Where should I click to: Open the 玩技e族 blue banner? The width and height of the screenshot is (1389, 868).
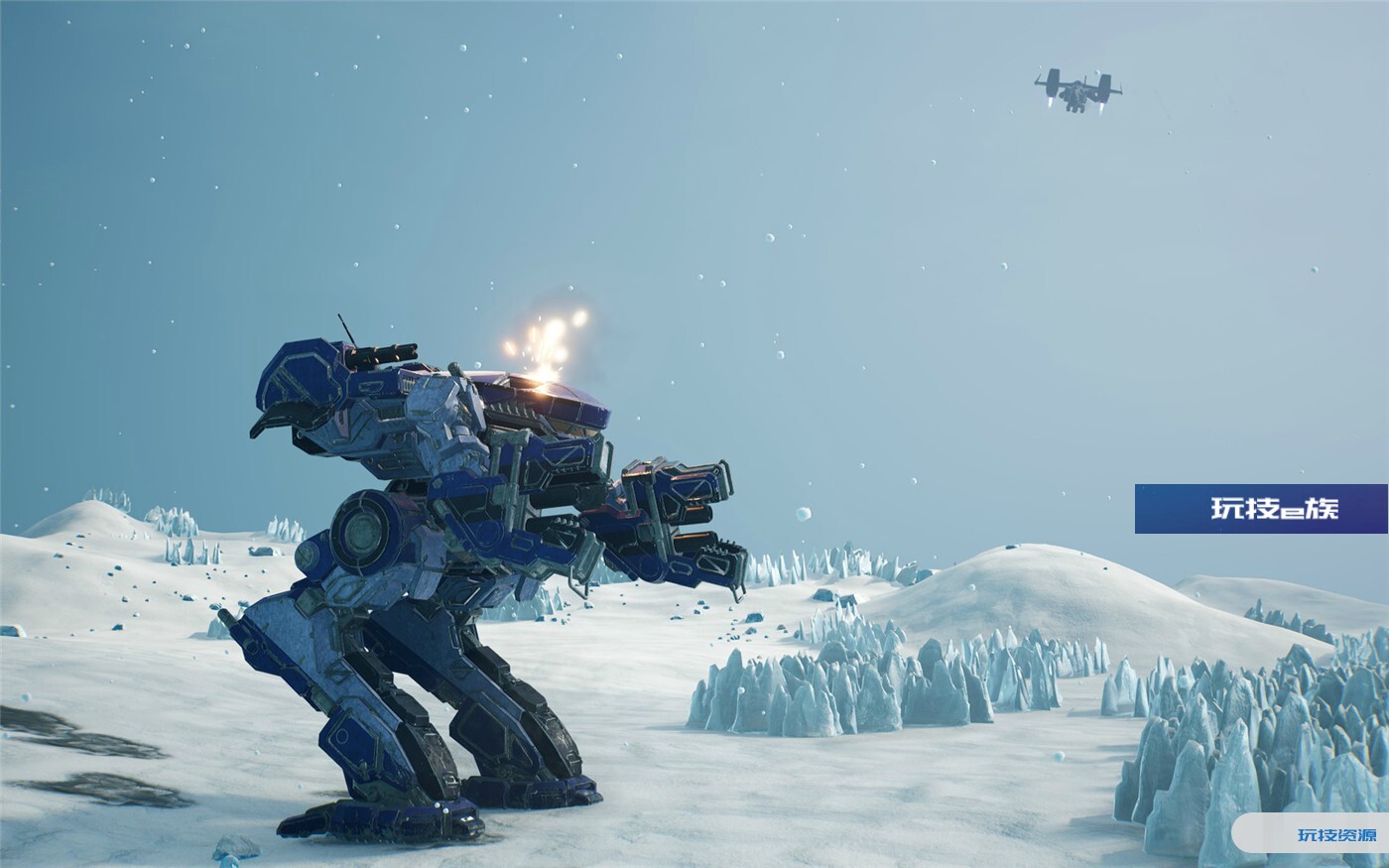click(x=1260, y=509)
